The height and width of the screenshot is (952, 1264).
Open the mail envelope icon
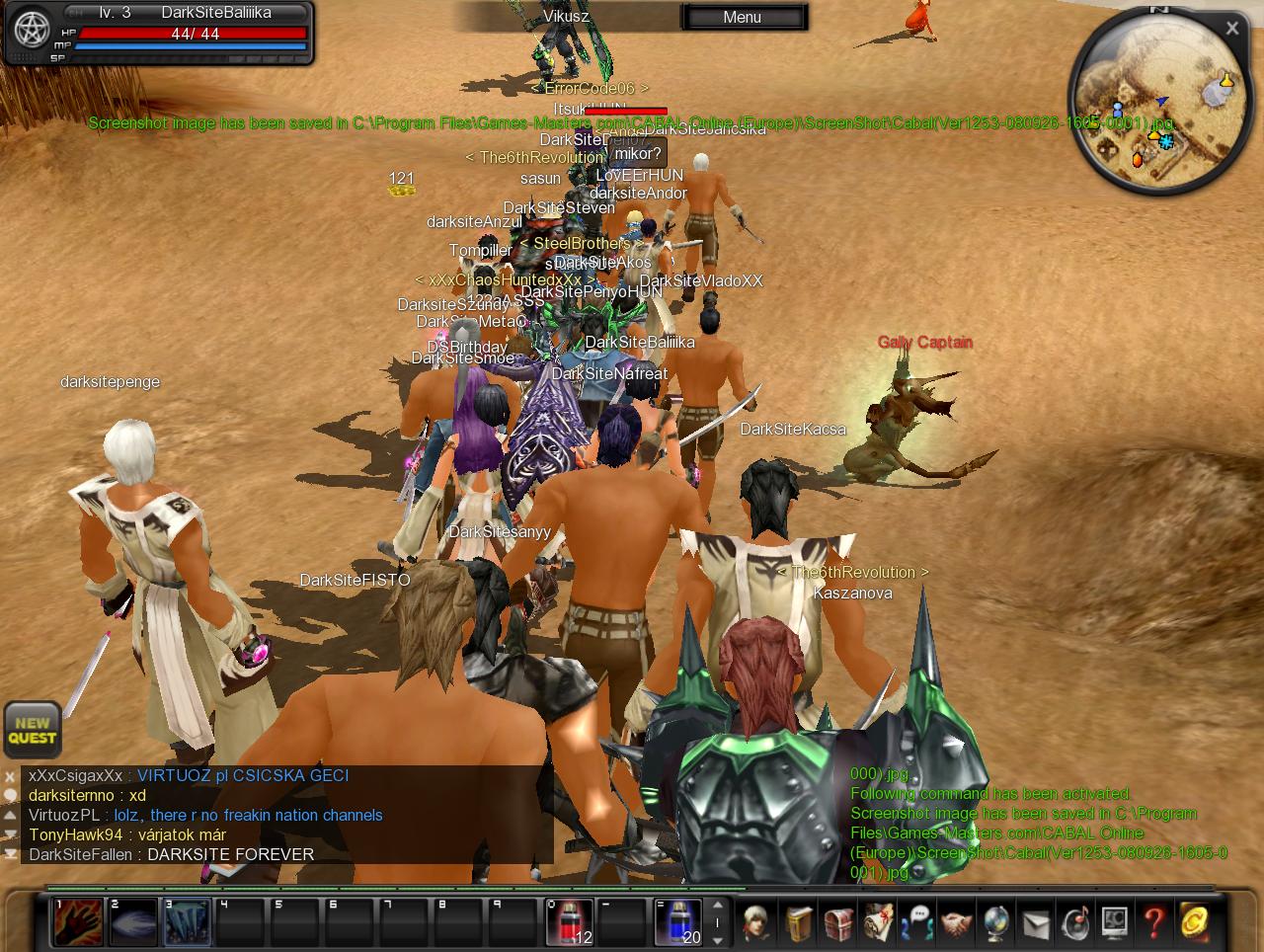(x=1036, y=922)
